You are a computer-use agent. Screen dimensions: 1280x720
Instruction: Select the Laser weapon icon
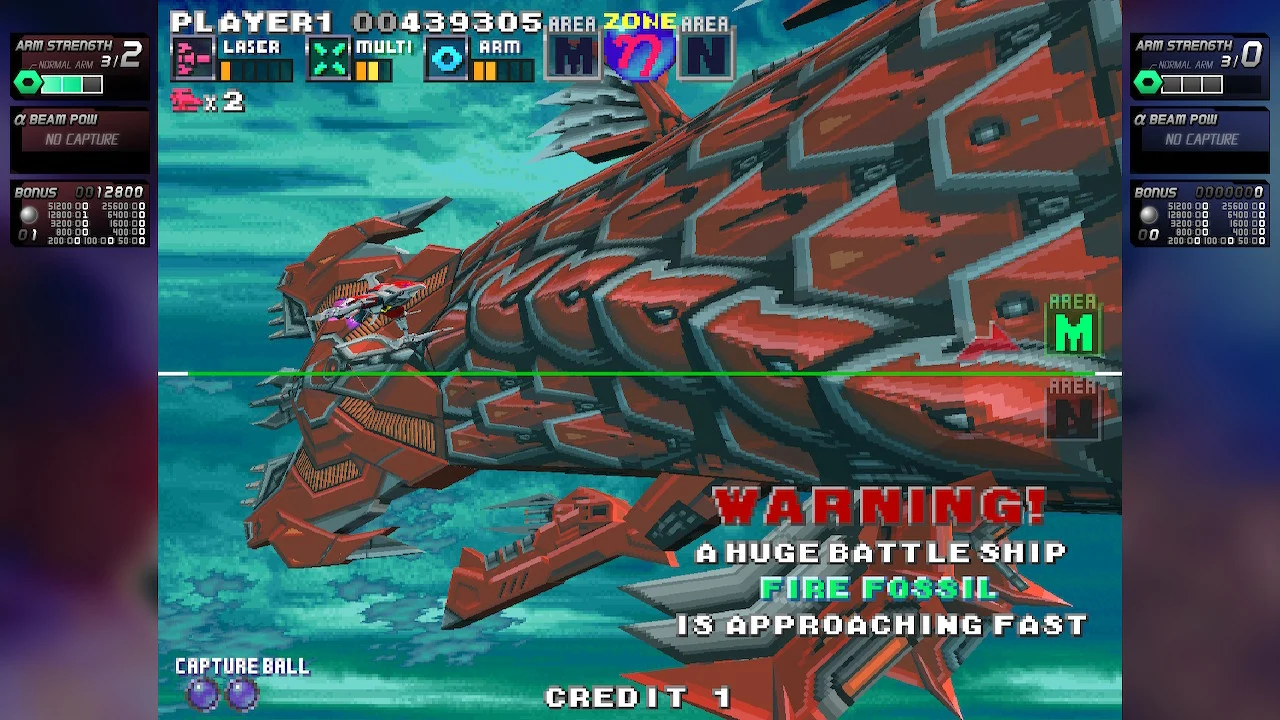pos(192,59)
